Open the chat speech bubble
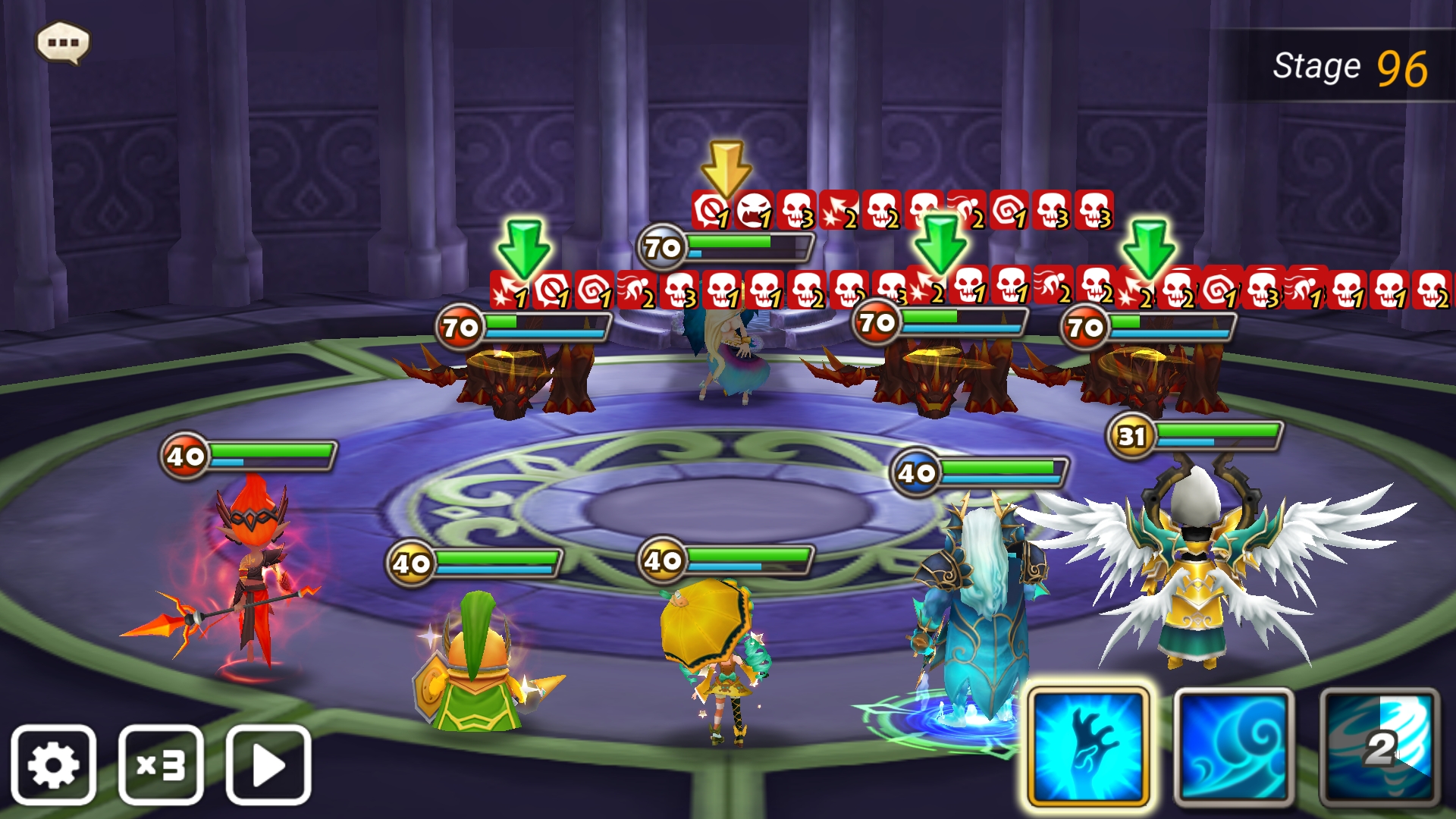 (63, 42)
